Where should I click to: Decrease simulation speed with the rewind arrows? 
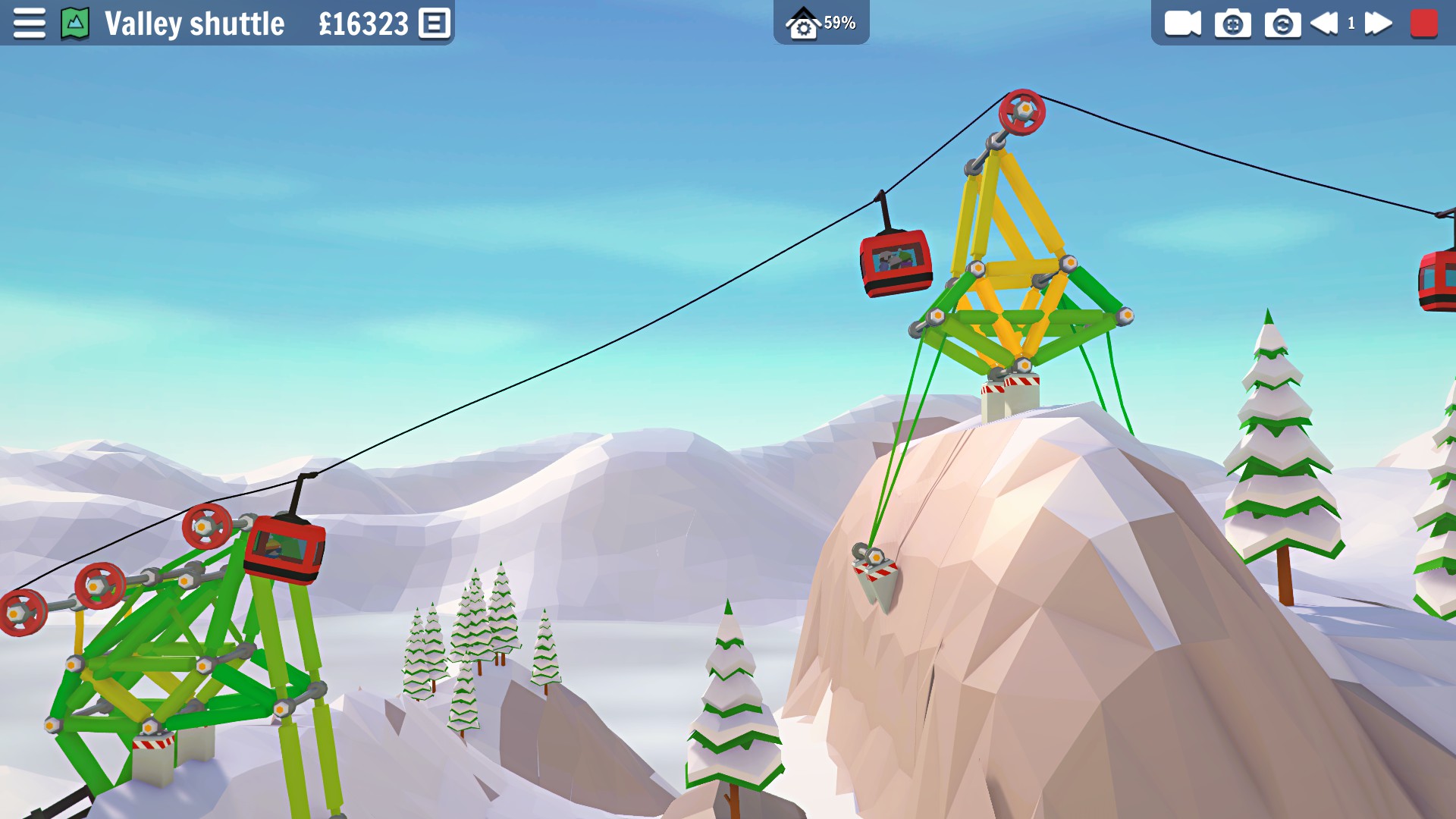pyautogui.click(x=1325, y=24)
